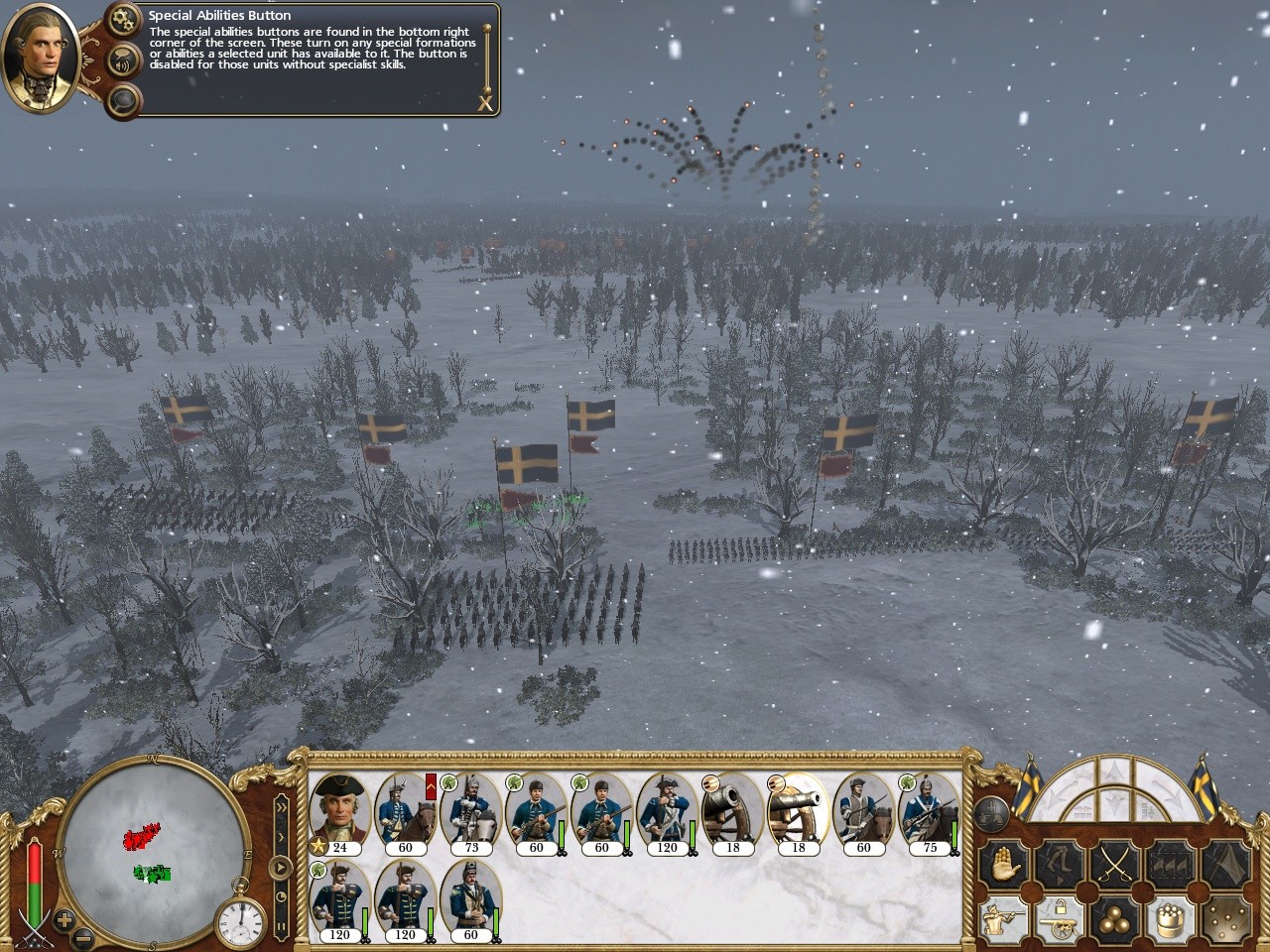
Task: Close the Special Abilities advisor tooltip
Action: [484, 101]
